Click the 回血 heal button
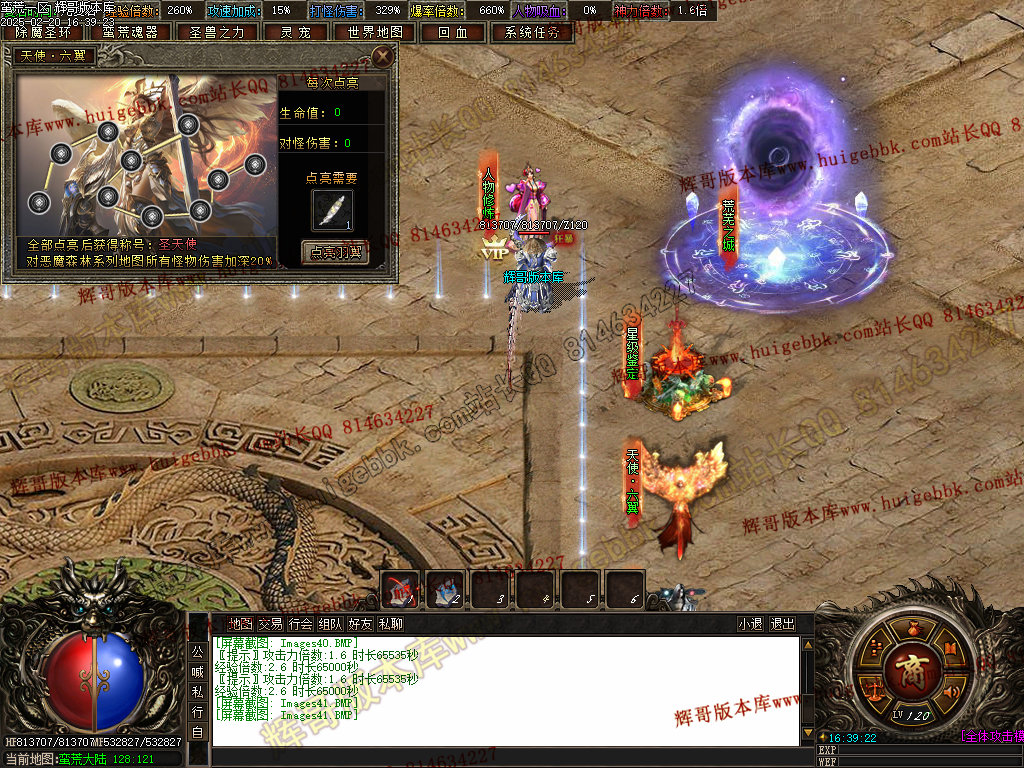 pos(453,32)
